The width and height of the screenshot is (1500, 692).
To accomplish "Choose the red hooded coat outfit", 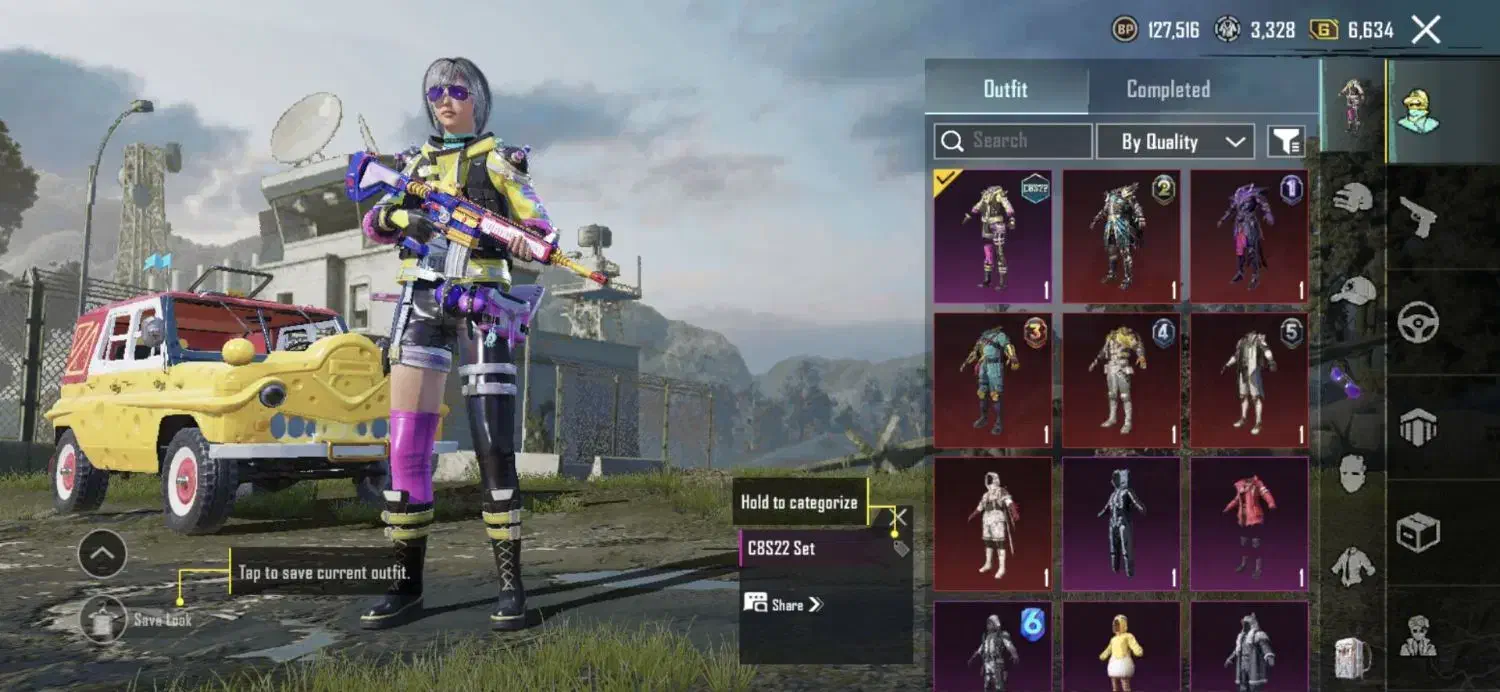I will coord(1249,524).
